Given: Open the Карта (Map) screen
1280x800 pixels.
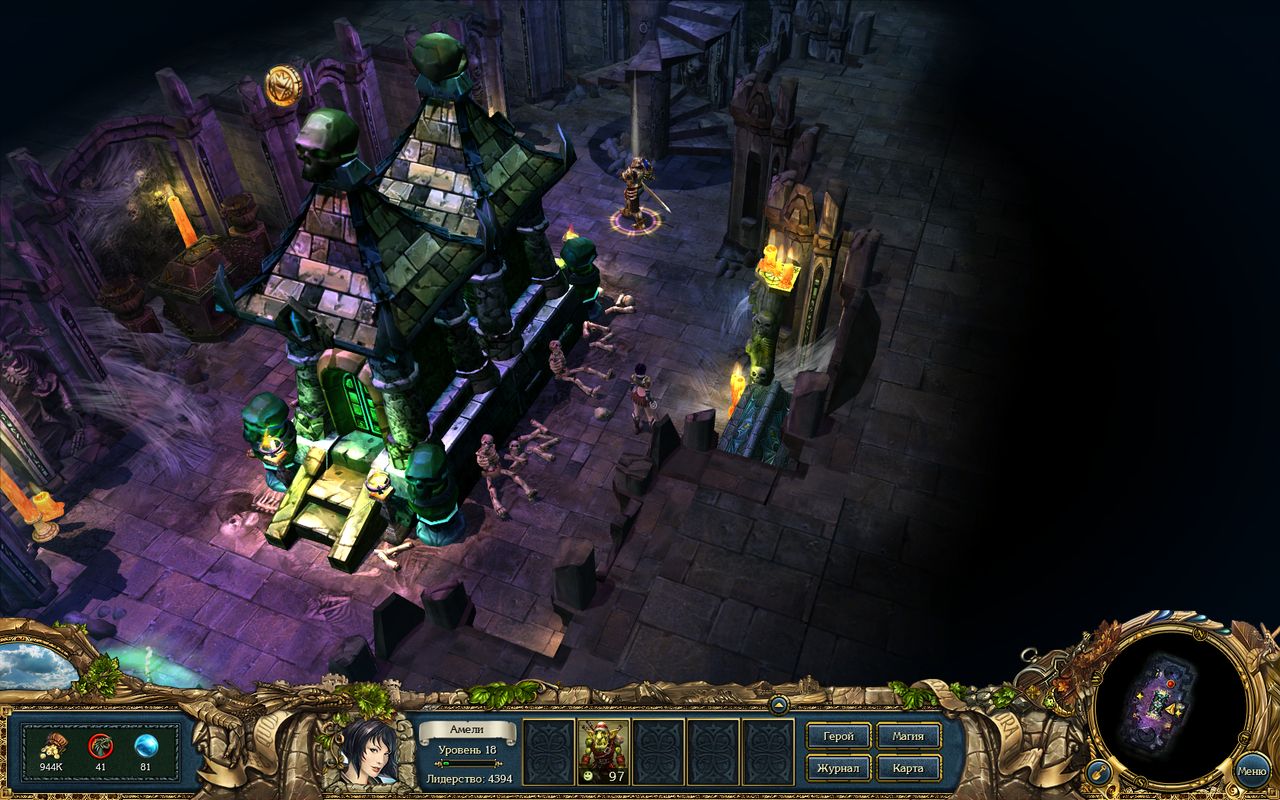Looking at the screenshot, I should pos(908,770).
